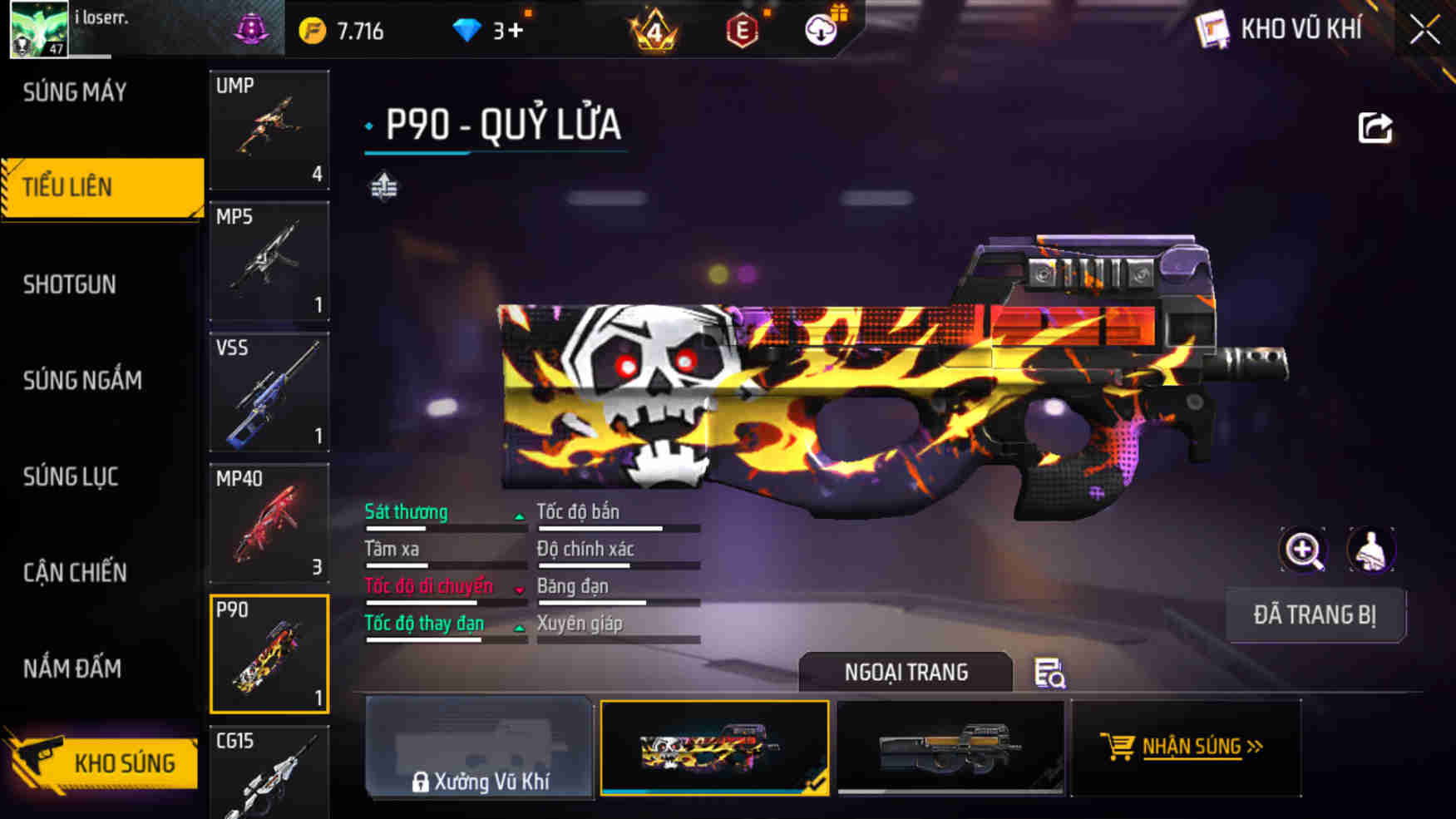The width and height of the screenshot is (1456, 819).
Task: Select the magnifier zoom icon beside the weapon
Action: click(x=1303, y=550)
